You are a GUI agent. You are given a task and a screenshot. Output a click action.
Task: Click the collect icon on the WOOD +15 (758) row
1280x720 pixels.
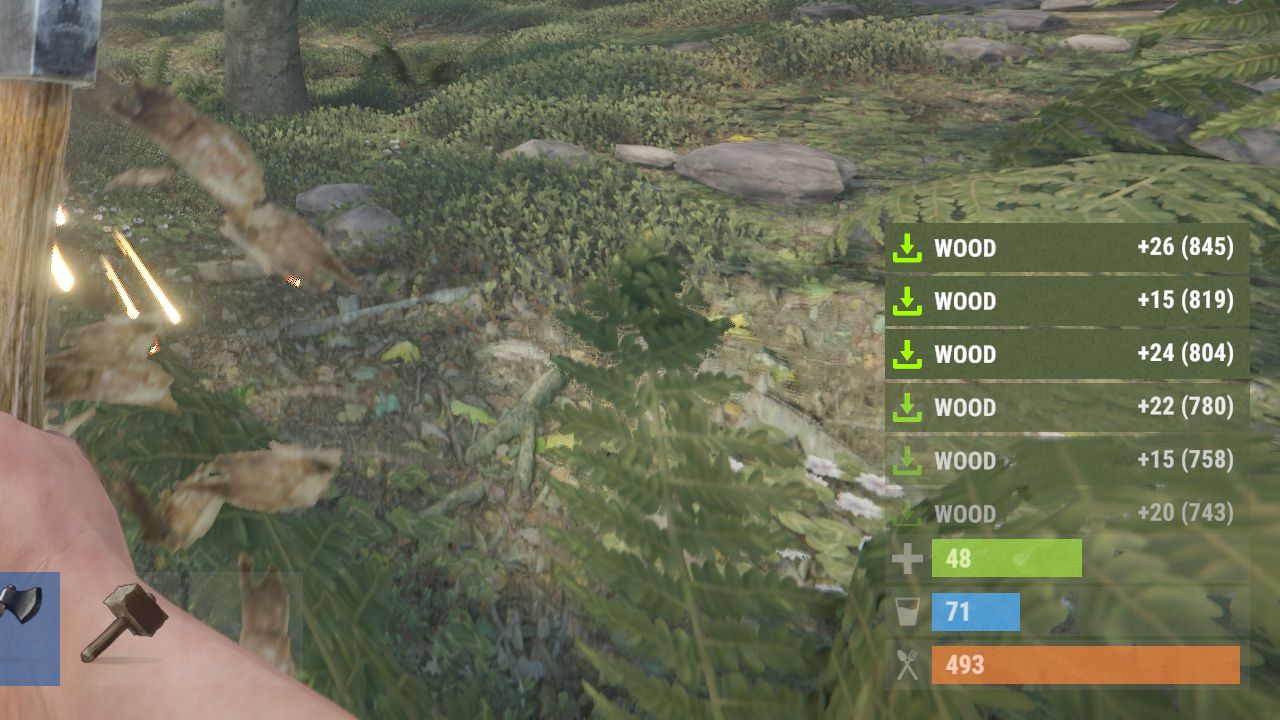coord(907,460)
